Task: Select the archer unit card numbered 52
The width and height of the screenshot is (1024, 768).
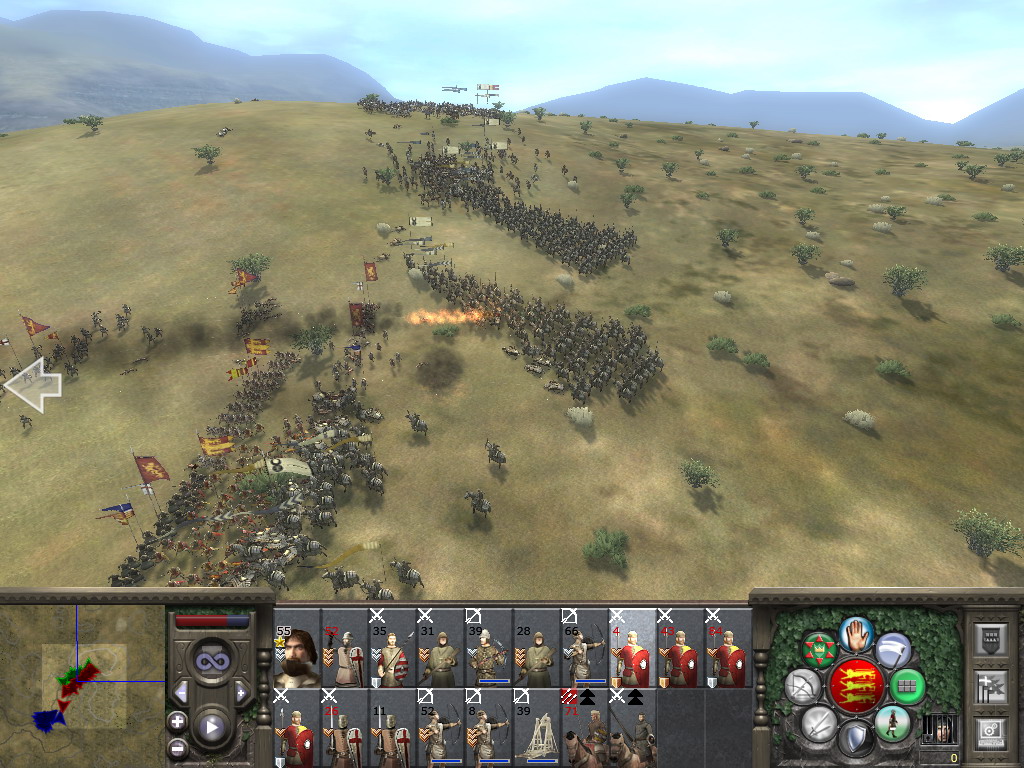Action: pos(440,729)
